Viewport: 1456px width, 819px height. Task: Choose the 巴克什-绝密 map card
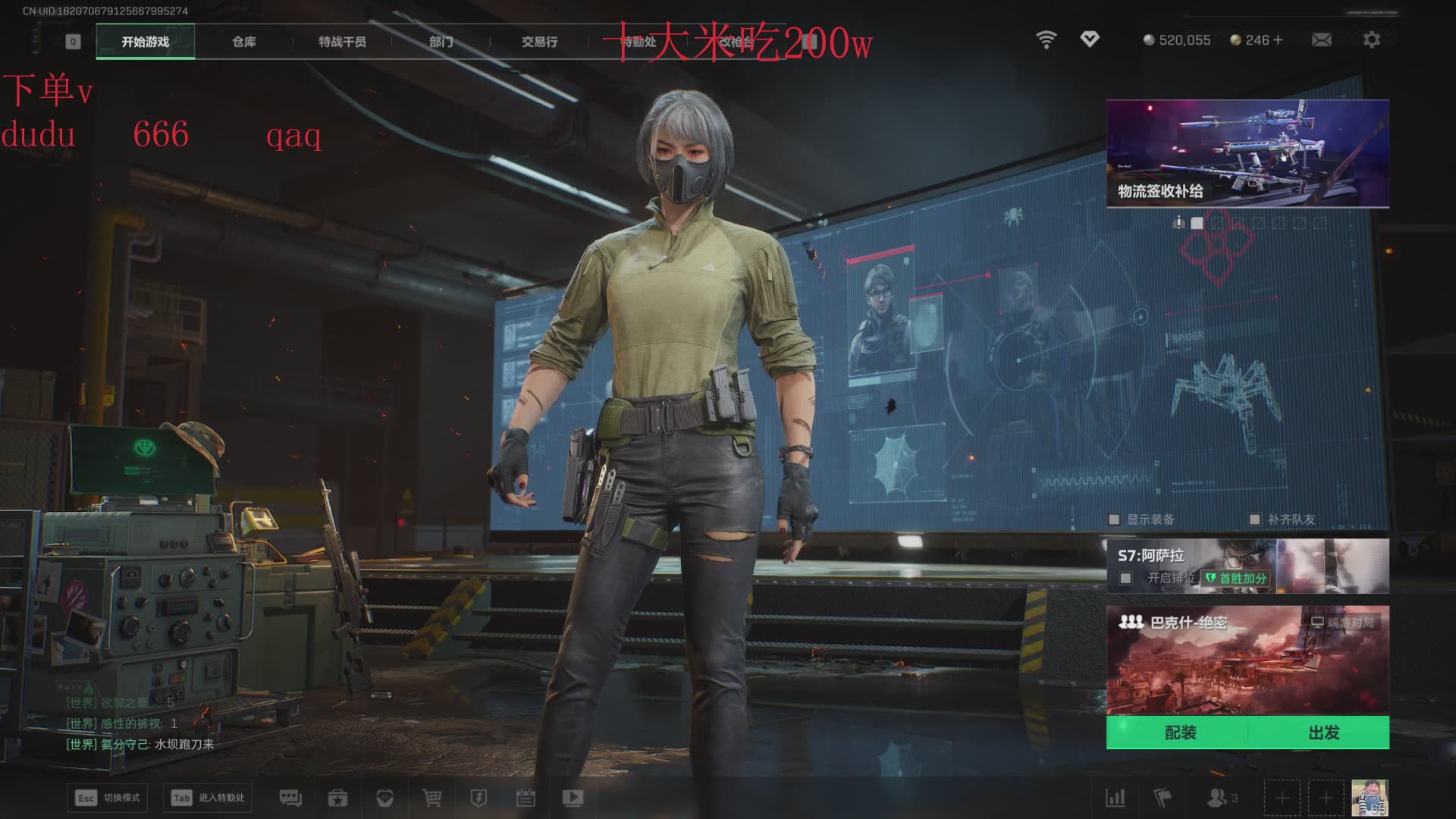1247,660
